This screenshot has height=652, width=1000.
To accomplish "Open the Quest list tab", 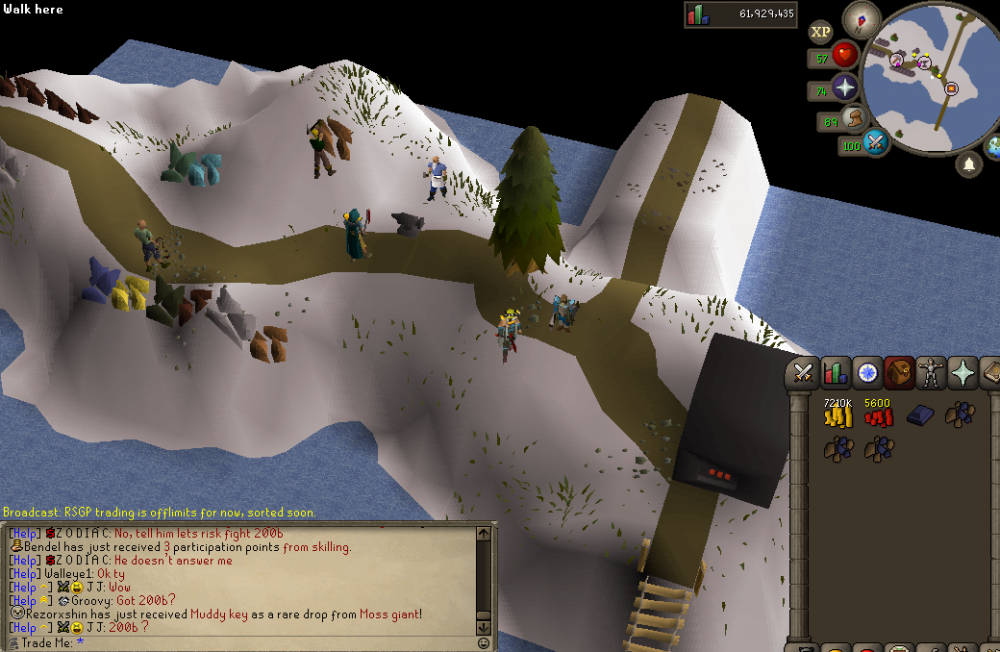I will pyautogui.click(x=867, y=373).
